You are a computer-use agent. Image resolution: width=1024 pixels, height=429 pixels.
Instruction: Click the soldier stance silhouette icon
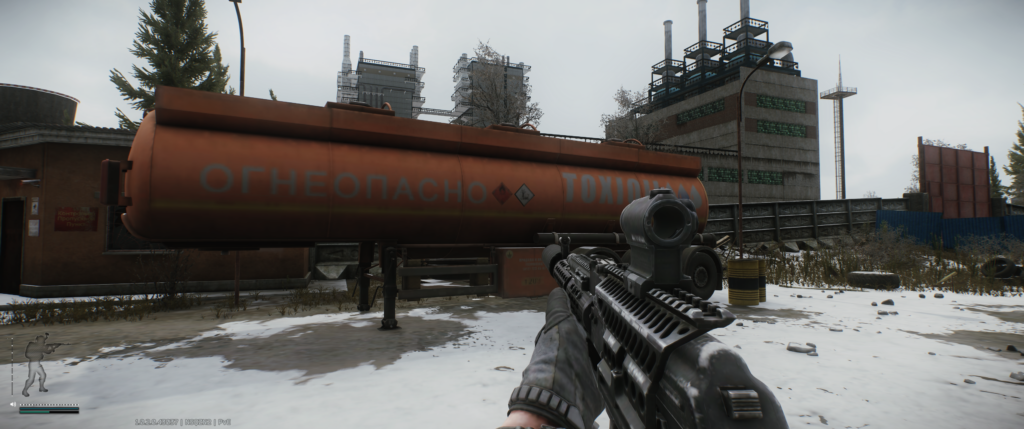point(36,364)
